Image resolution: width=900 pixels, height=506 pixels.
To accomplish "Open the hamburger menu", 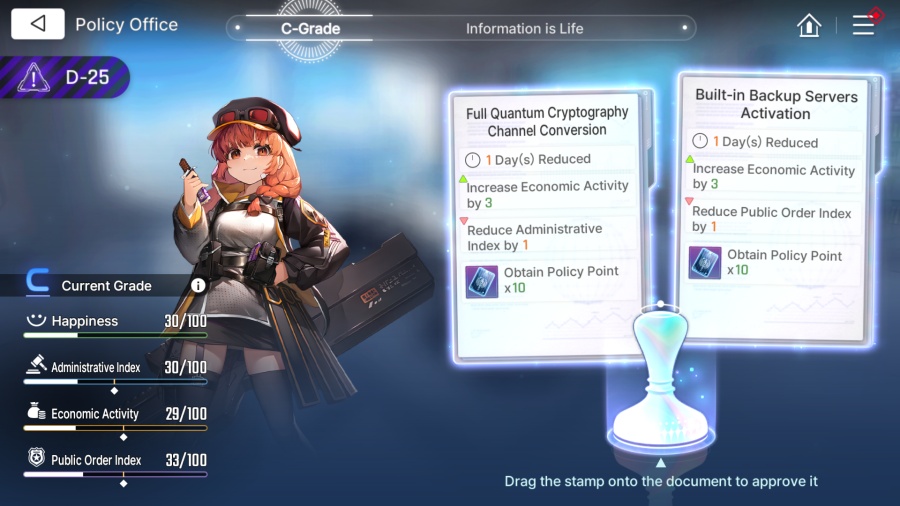I will (x=863, y=25).
